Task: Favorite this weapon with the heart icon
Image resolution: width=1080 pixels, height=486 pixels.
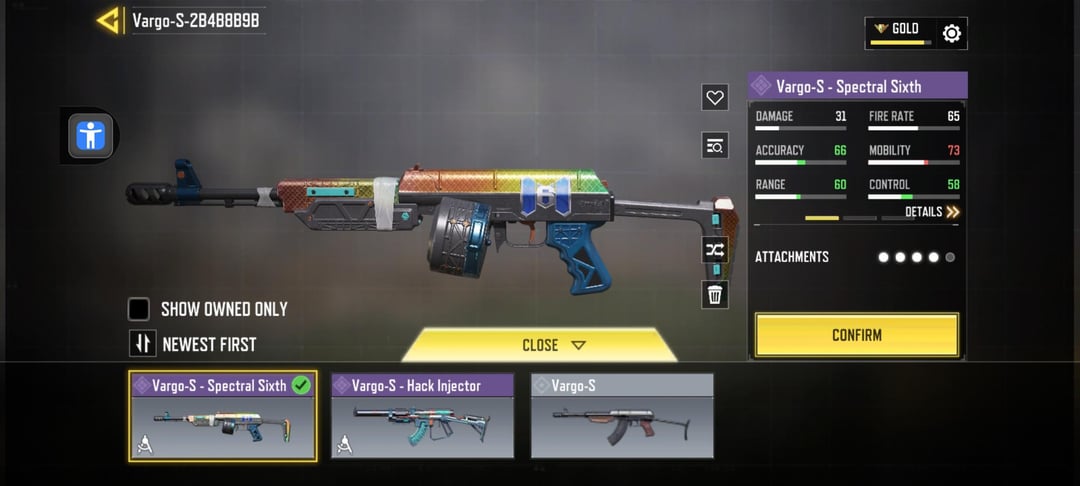Action: click(715, 98)
